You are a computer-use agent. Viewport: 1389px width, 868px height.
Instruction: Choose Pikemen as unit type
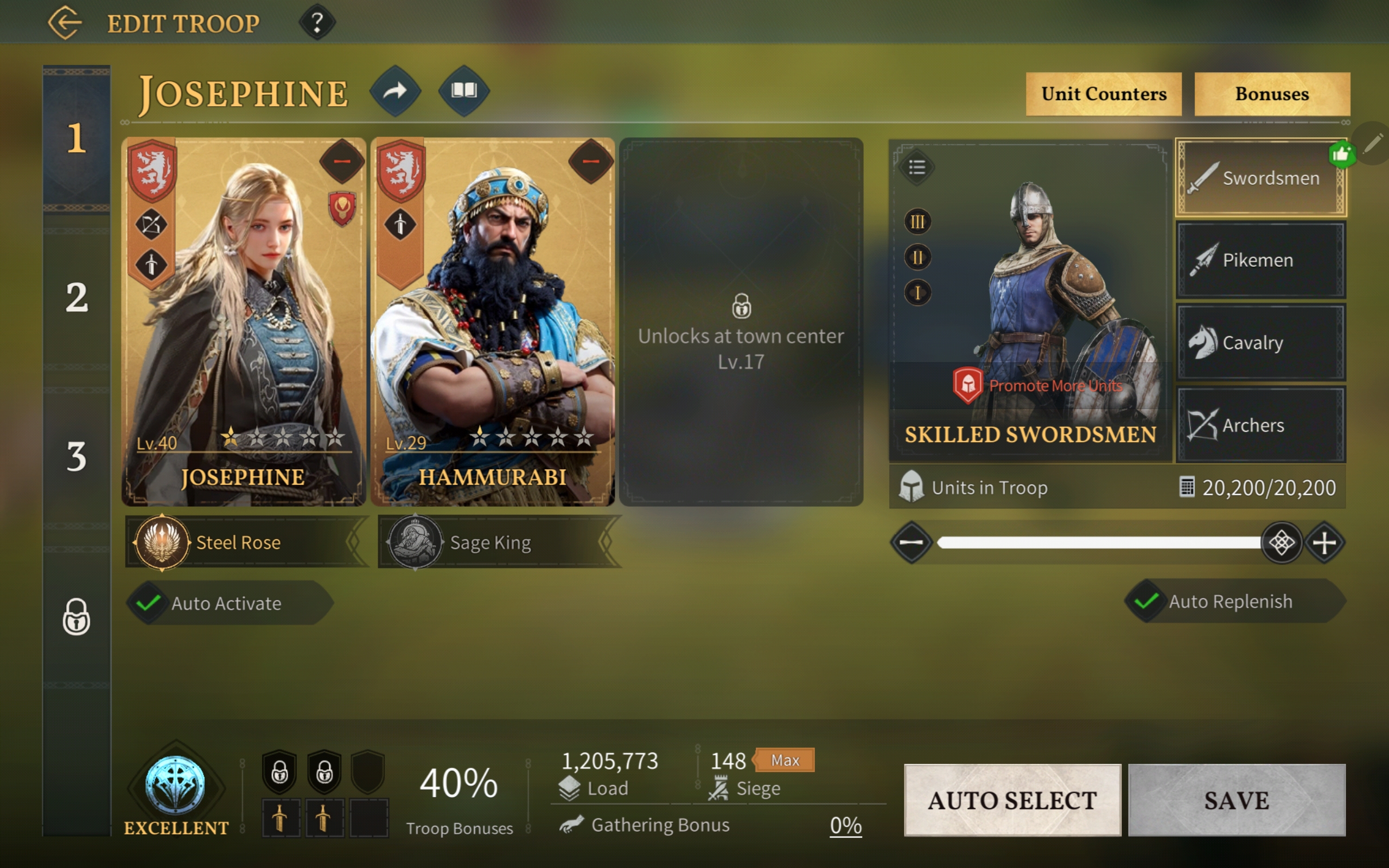click(1260, 260)
